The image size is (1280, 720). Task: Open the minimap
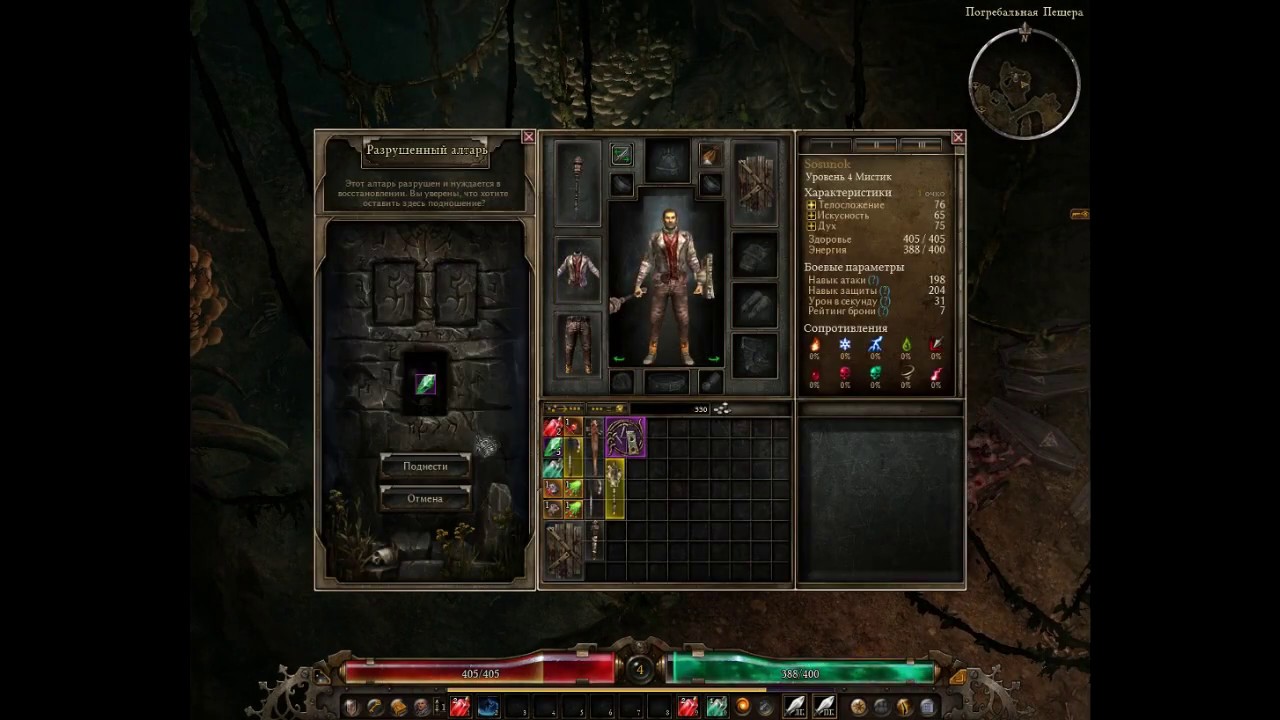(1024, 84)
